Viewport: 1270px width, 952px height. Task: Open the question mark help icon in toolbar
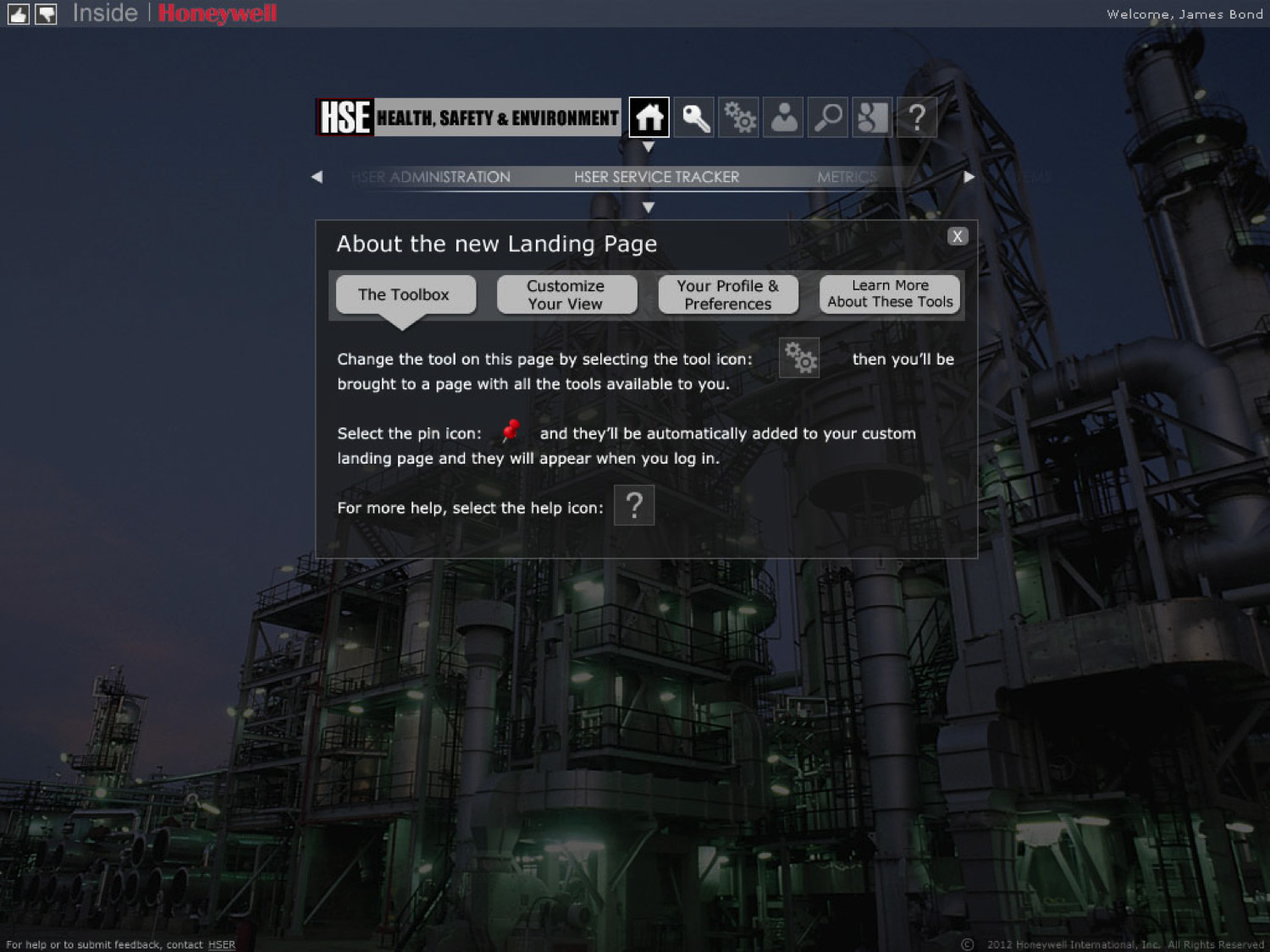[x=917, y=118]
